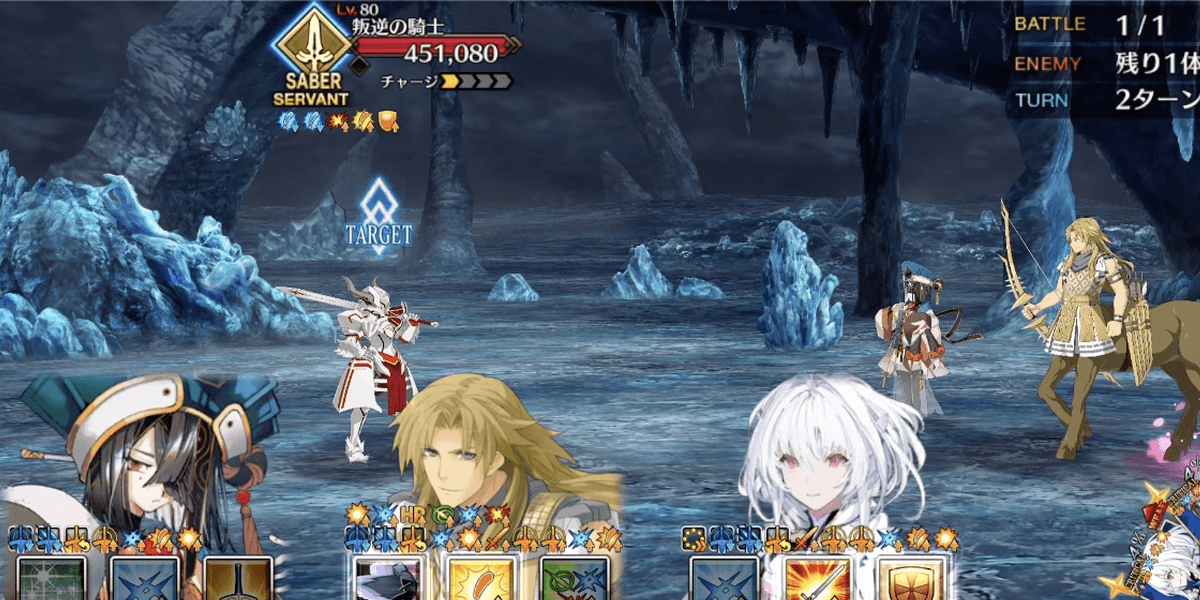Use the blond archer's green target skill

pyautogui.click(x=574, y=580)
